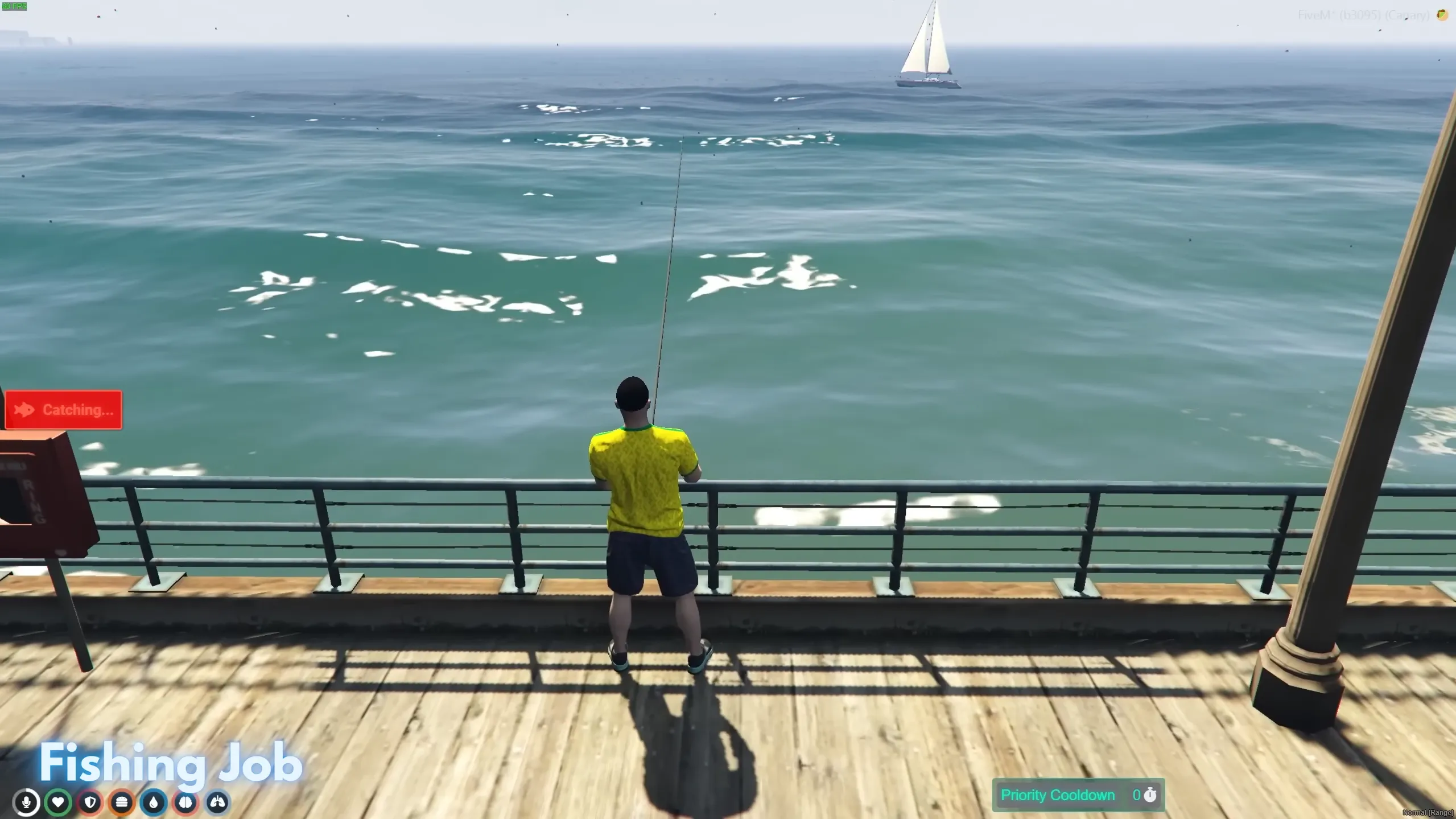Click the lungs oxygen status icon

point(218,802)
